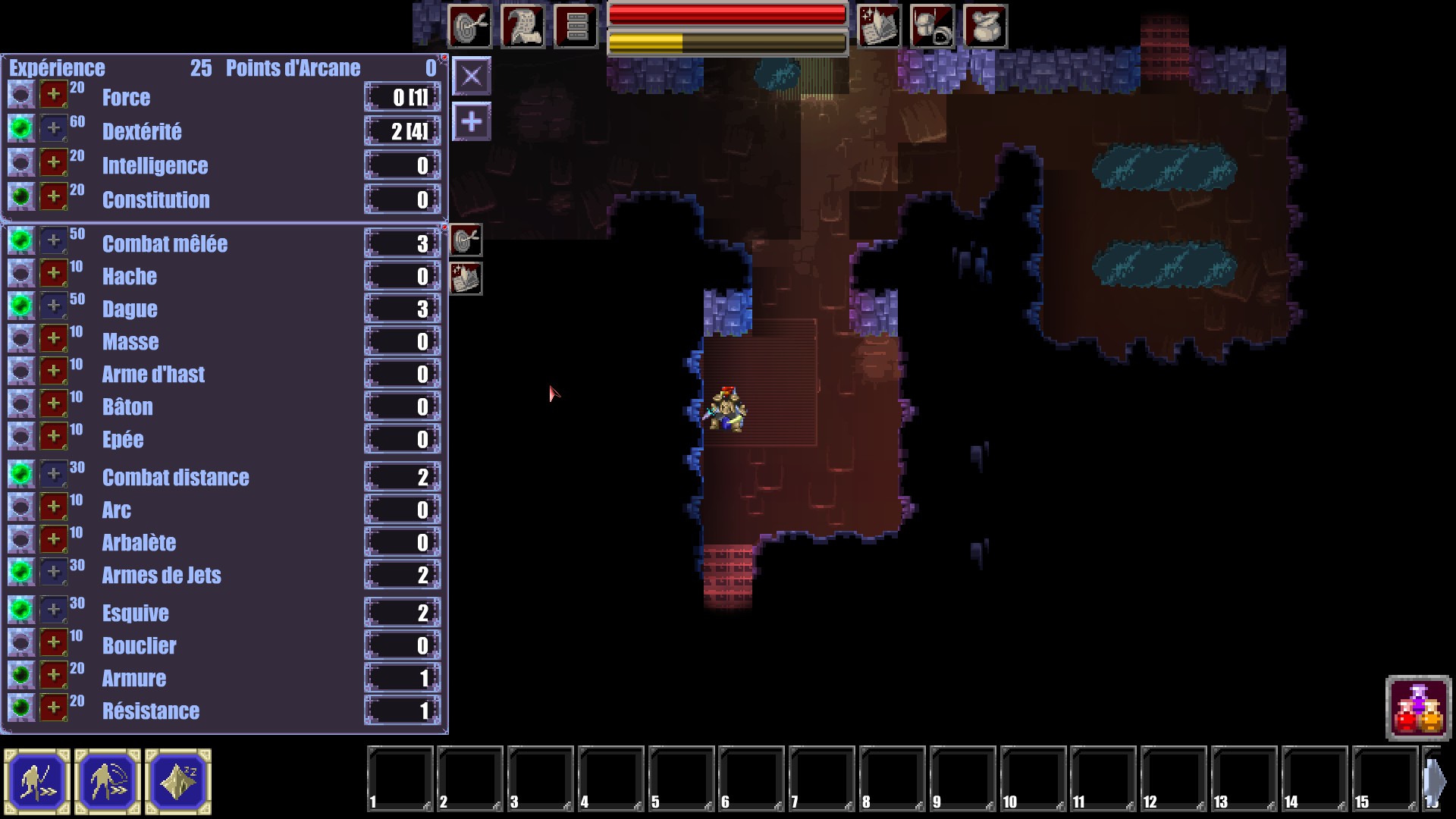Close the character stats panel

[x=471, y=77]
